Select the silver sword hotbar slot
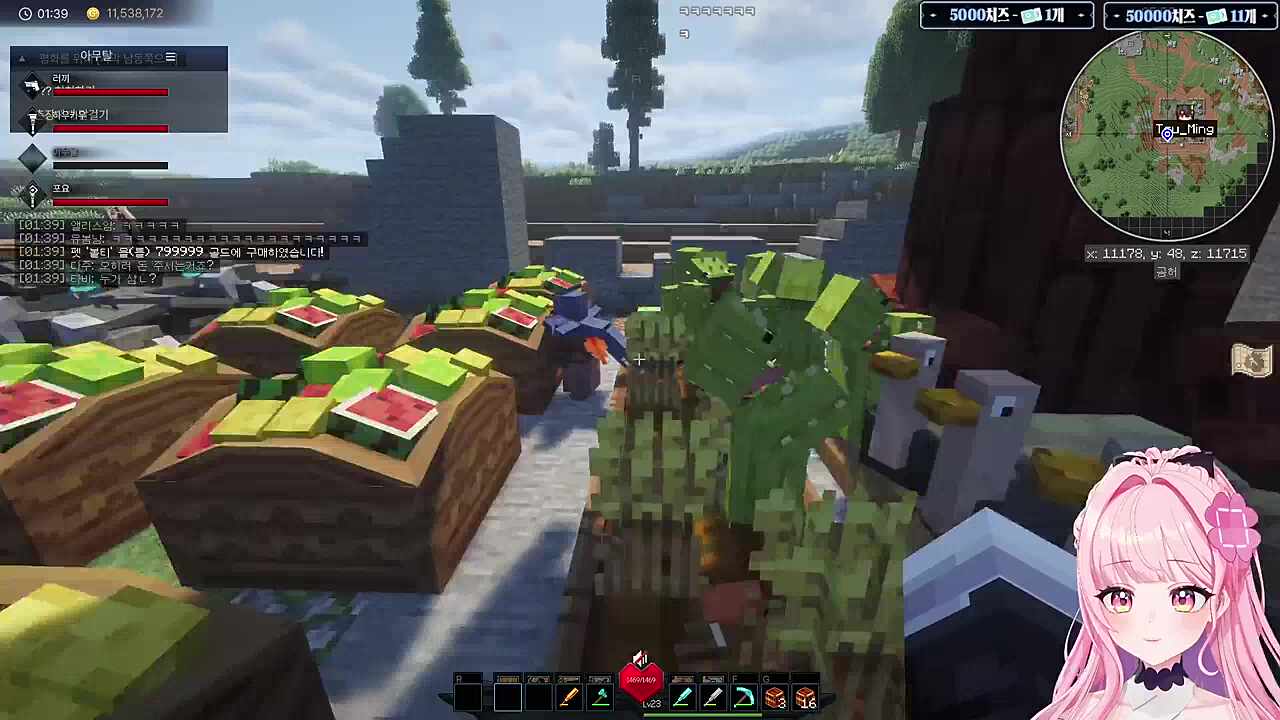The height and width of the screenshot is (720, 1280). click(x=713, y=697)
